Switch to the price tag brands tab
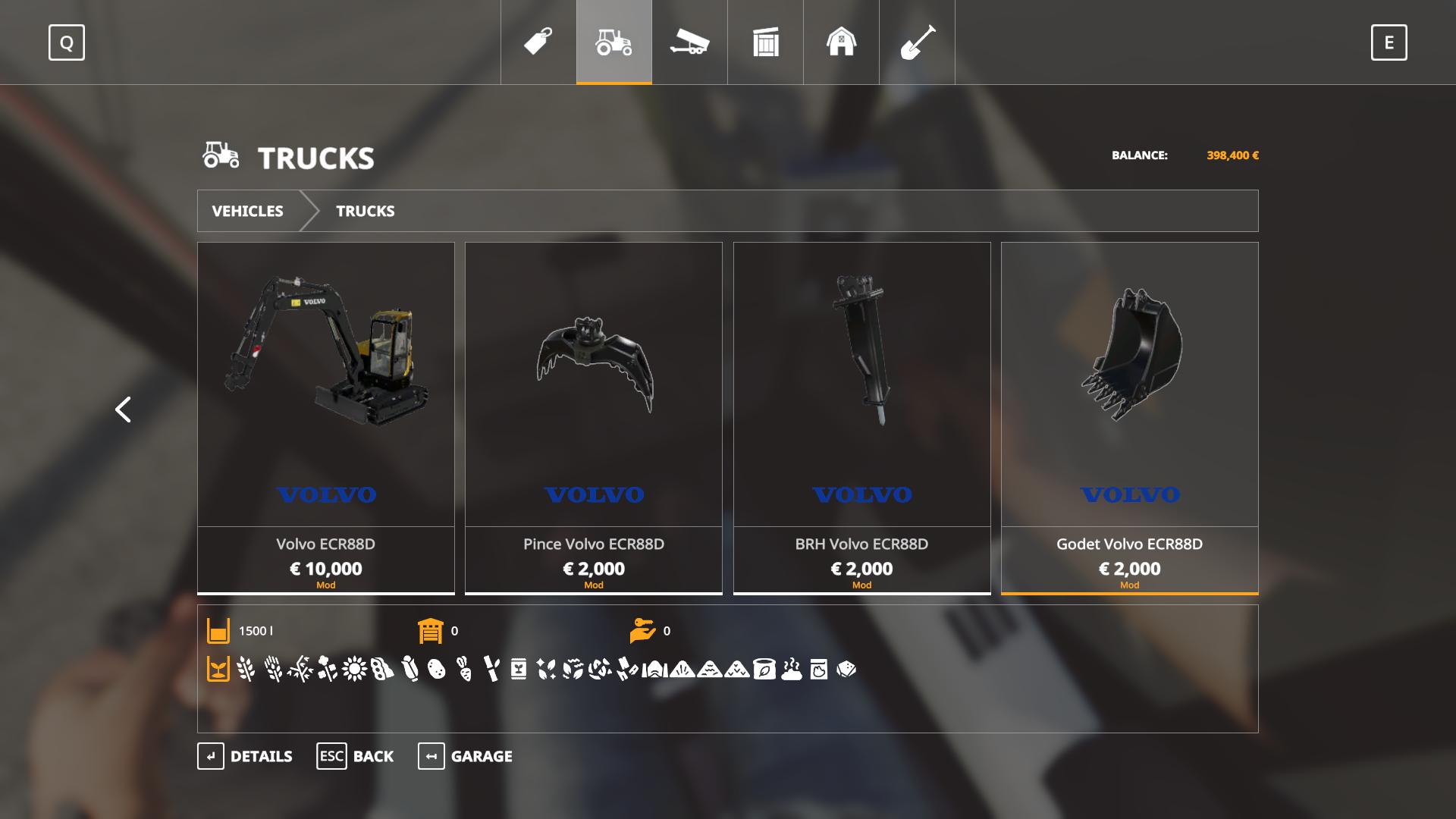The height and width of the screenshot is (819, 1456). 538,42
